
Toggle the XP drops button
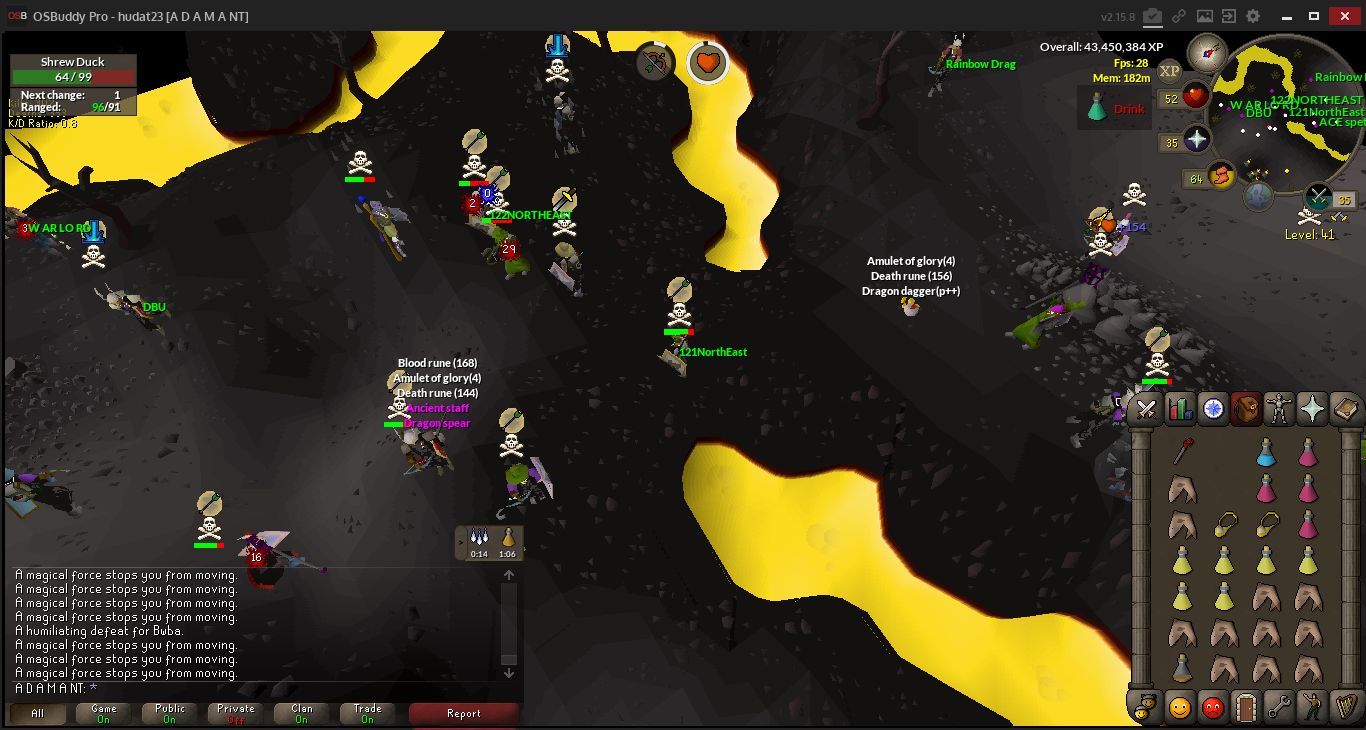pos(1169,70)
